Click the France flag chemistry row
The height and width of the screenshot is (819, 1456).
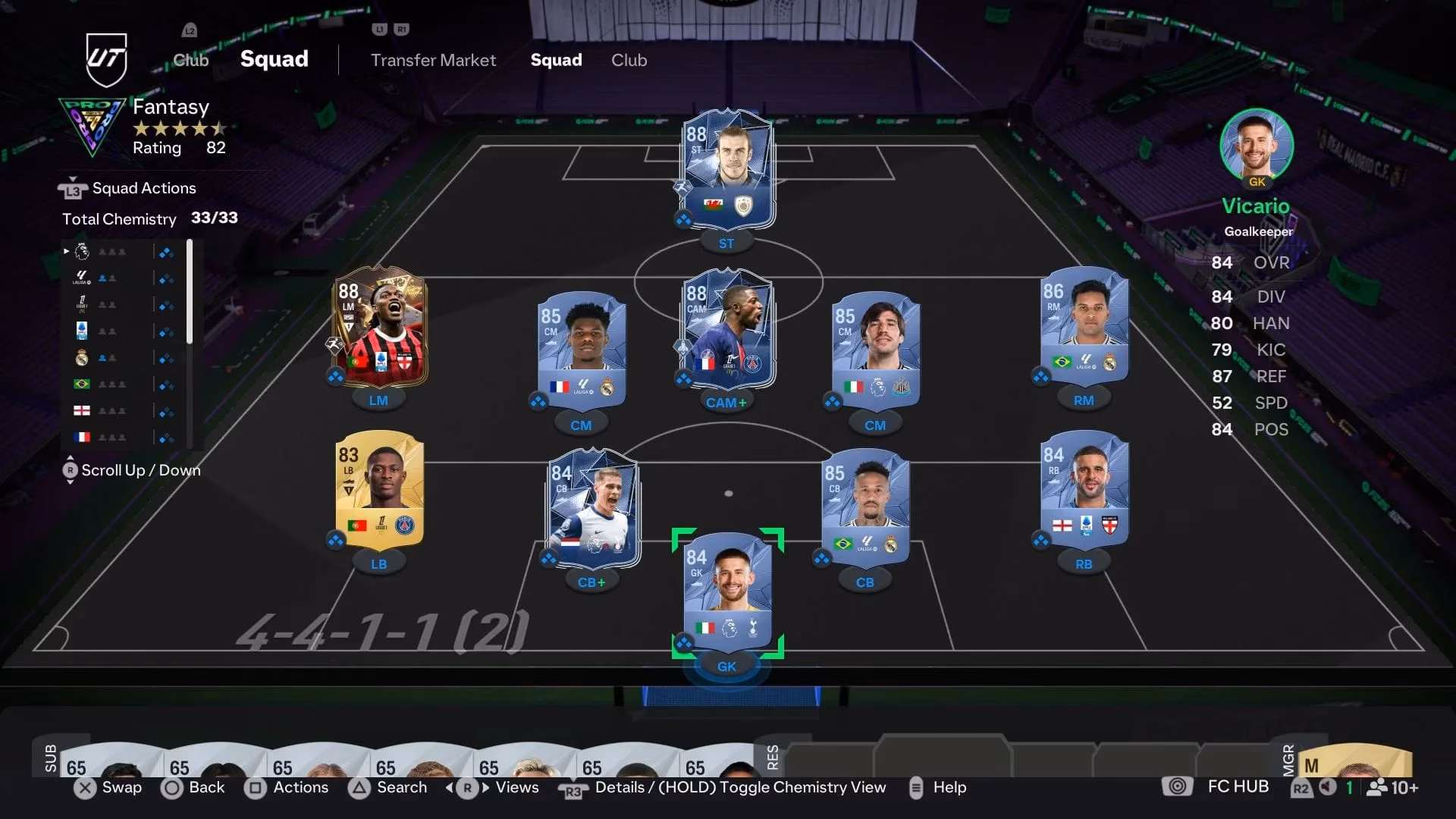(83, 436)
